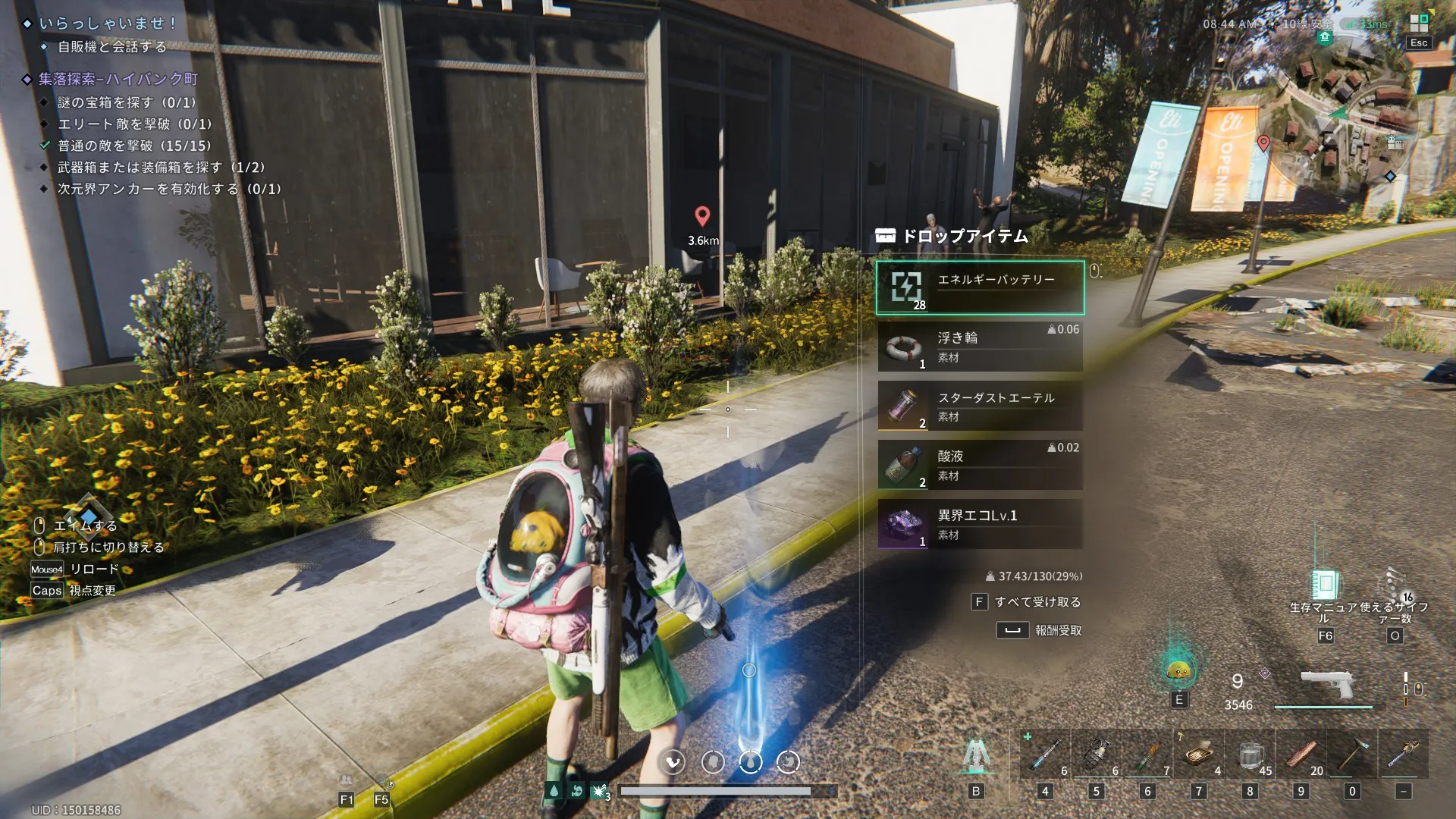Open the four-square main menu icon
This screenshot has height=819, width=1456.
pyautogui.click(x=1419, y=24)
